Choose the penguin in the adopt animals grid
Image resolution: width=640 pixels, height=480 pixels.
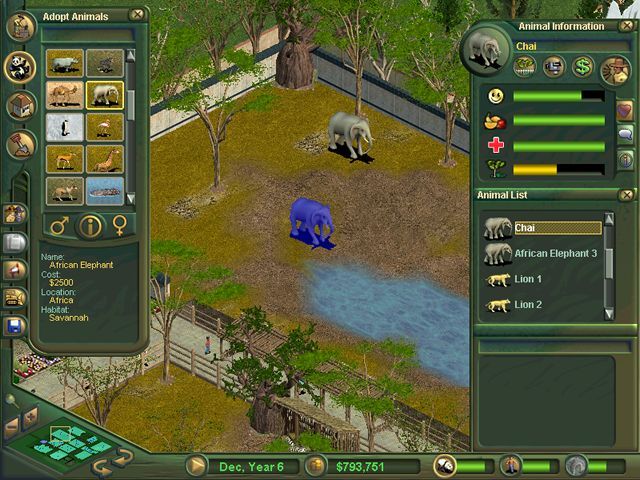coord(63,127)
